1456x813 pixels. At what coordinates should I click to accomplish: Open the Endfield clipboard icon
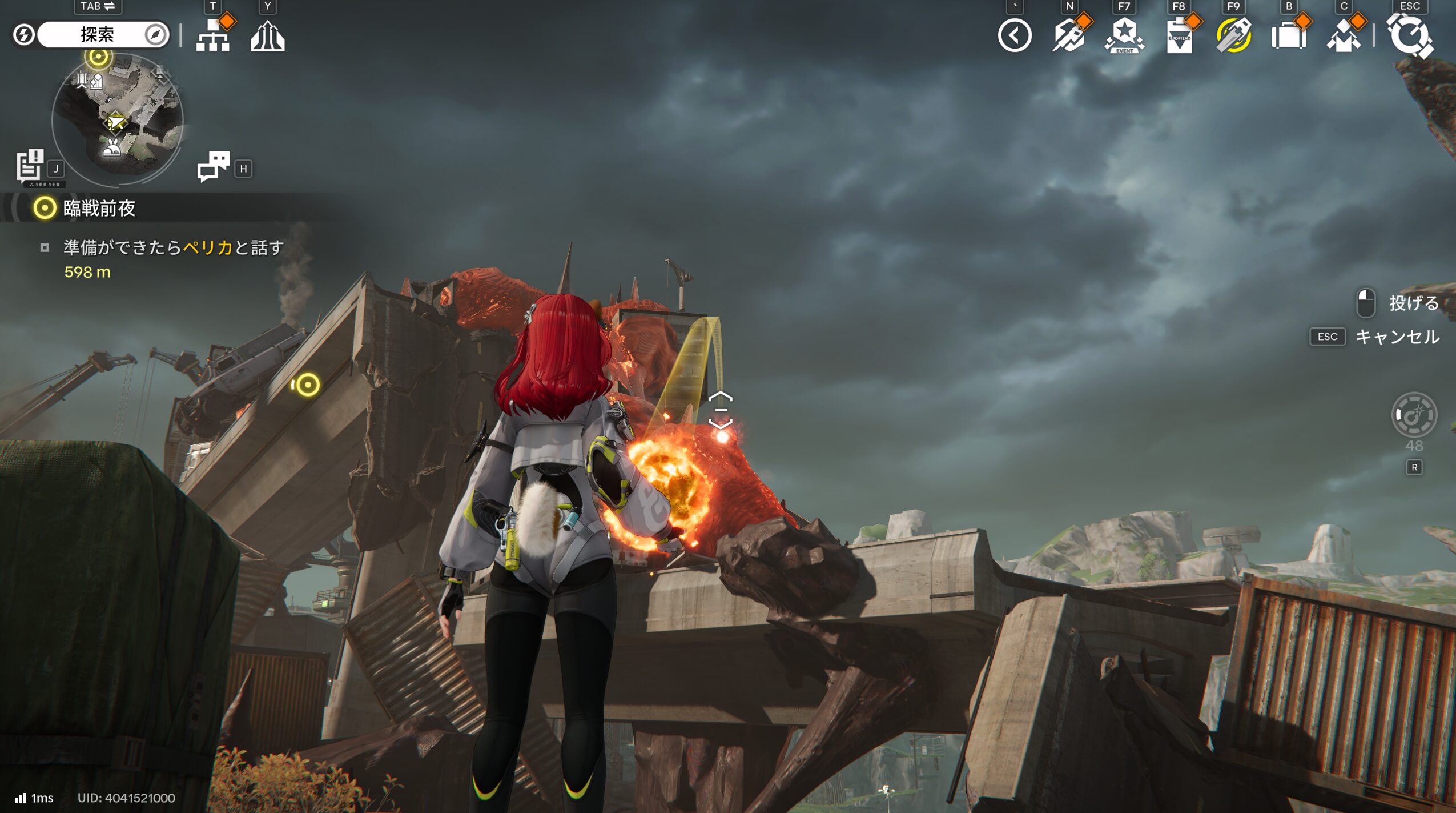pos(1179,37)
